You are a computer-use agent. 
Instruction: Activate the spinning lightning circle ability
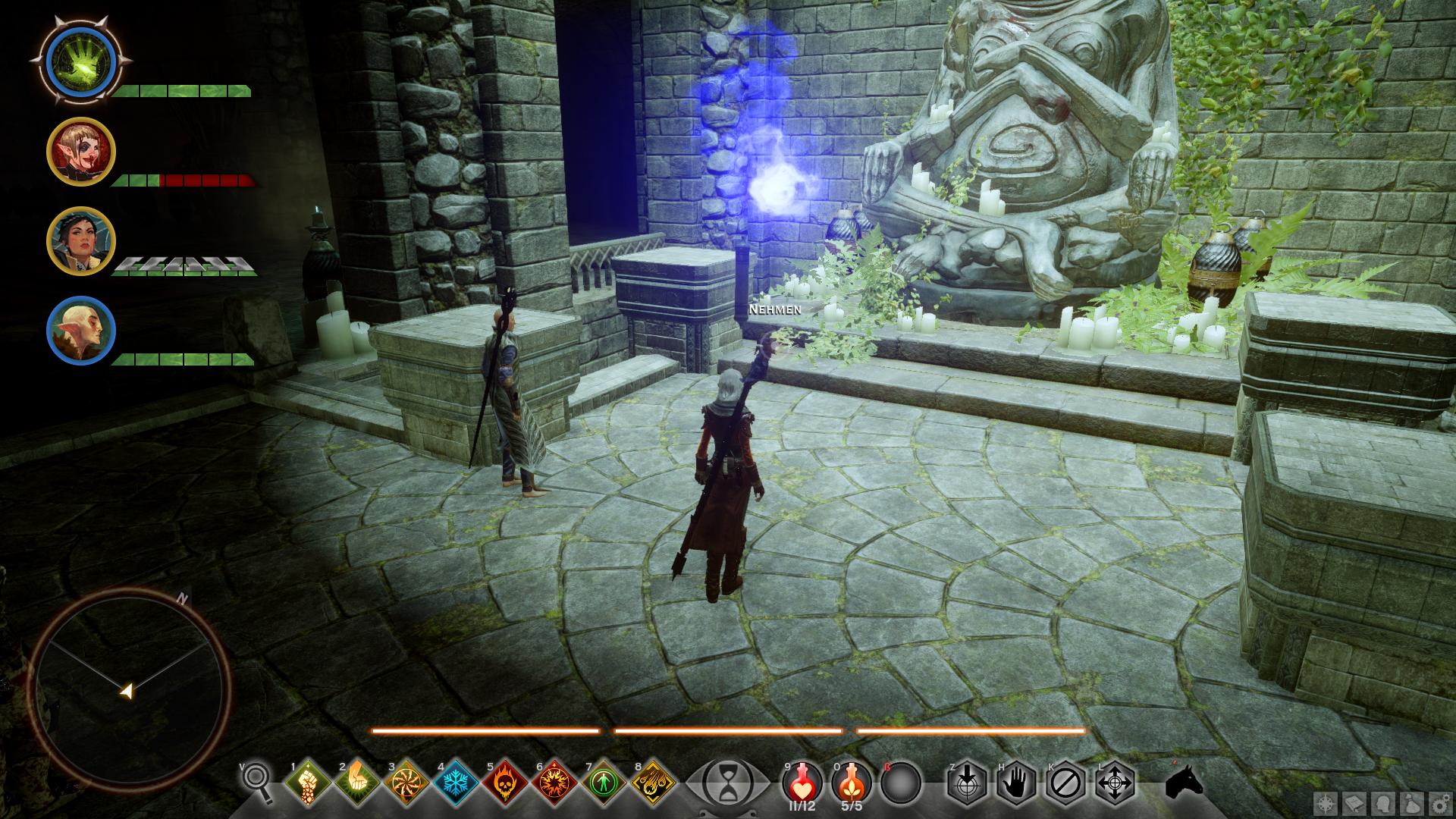[x=406, y=782]
